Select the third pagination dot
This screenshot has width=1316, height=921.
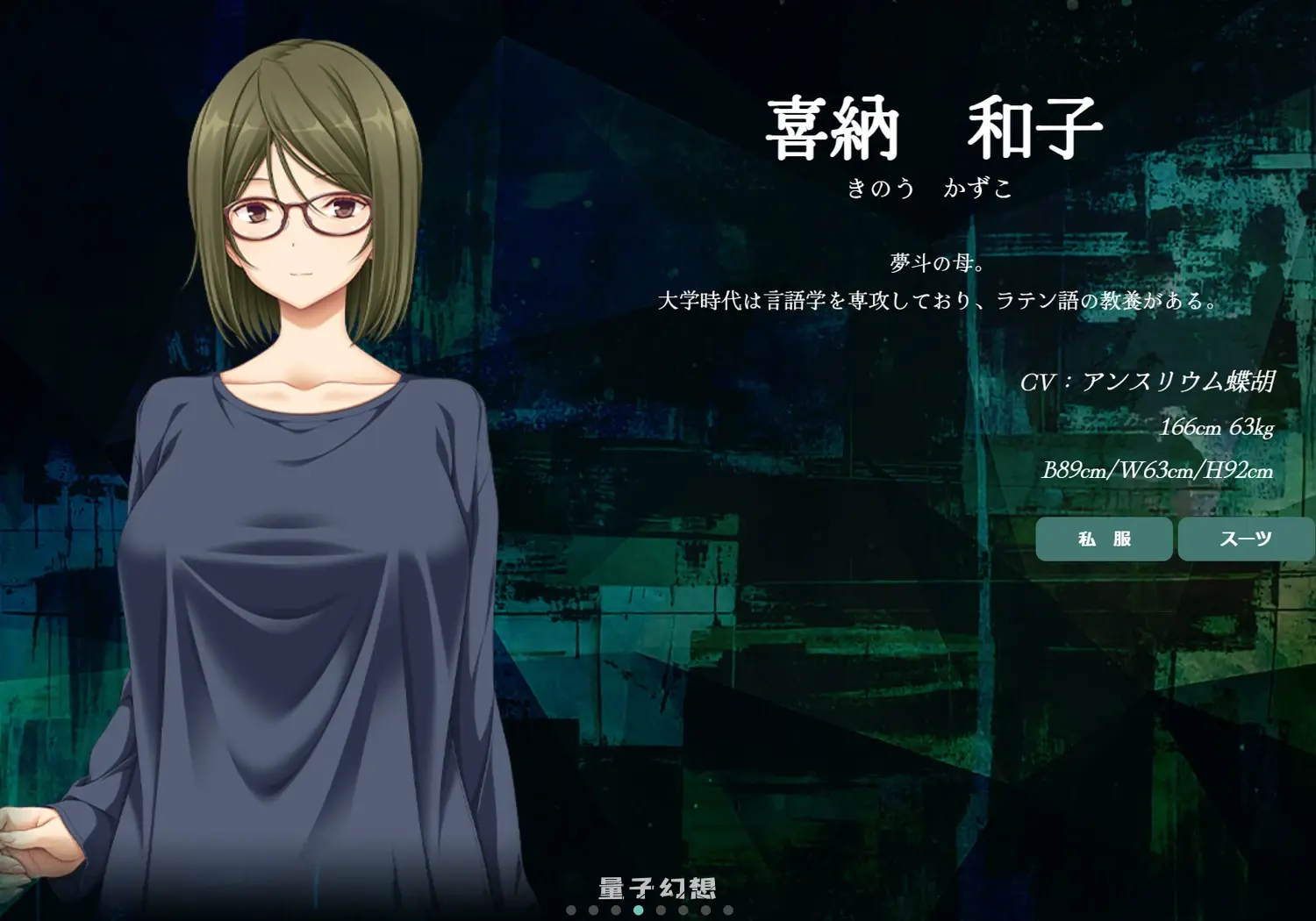click(616, 910)
